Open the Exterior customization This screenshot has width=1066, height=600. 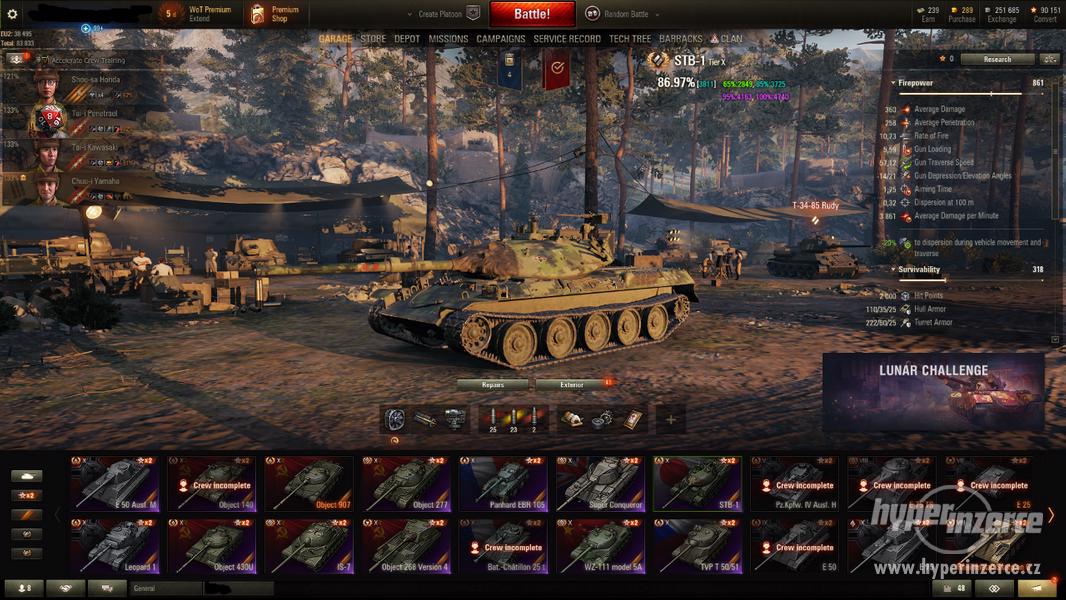click(572, 384)
